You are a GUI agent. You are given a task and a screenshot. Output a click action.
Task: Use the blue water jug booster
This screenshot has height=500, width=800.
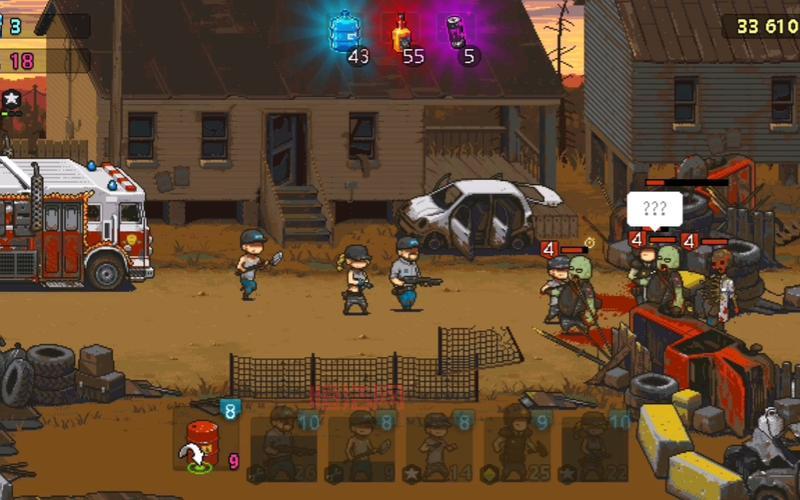coord(345,33)
